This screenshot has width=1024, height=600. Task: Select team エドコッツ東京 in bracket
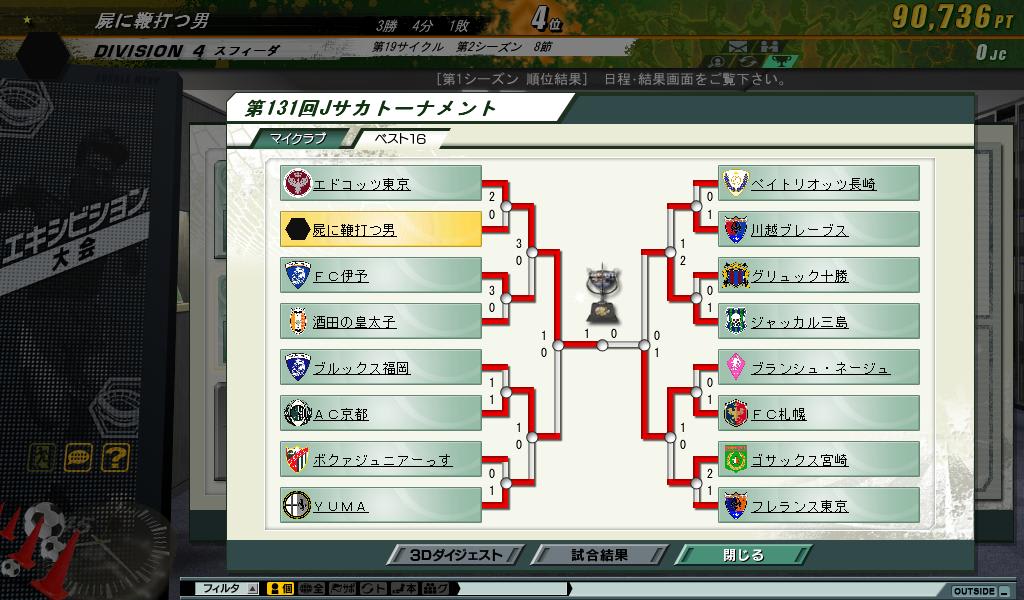point(381,184)
